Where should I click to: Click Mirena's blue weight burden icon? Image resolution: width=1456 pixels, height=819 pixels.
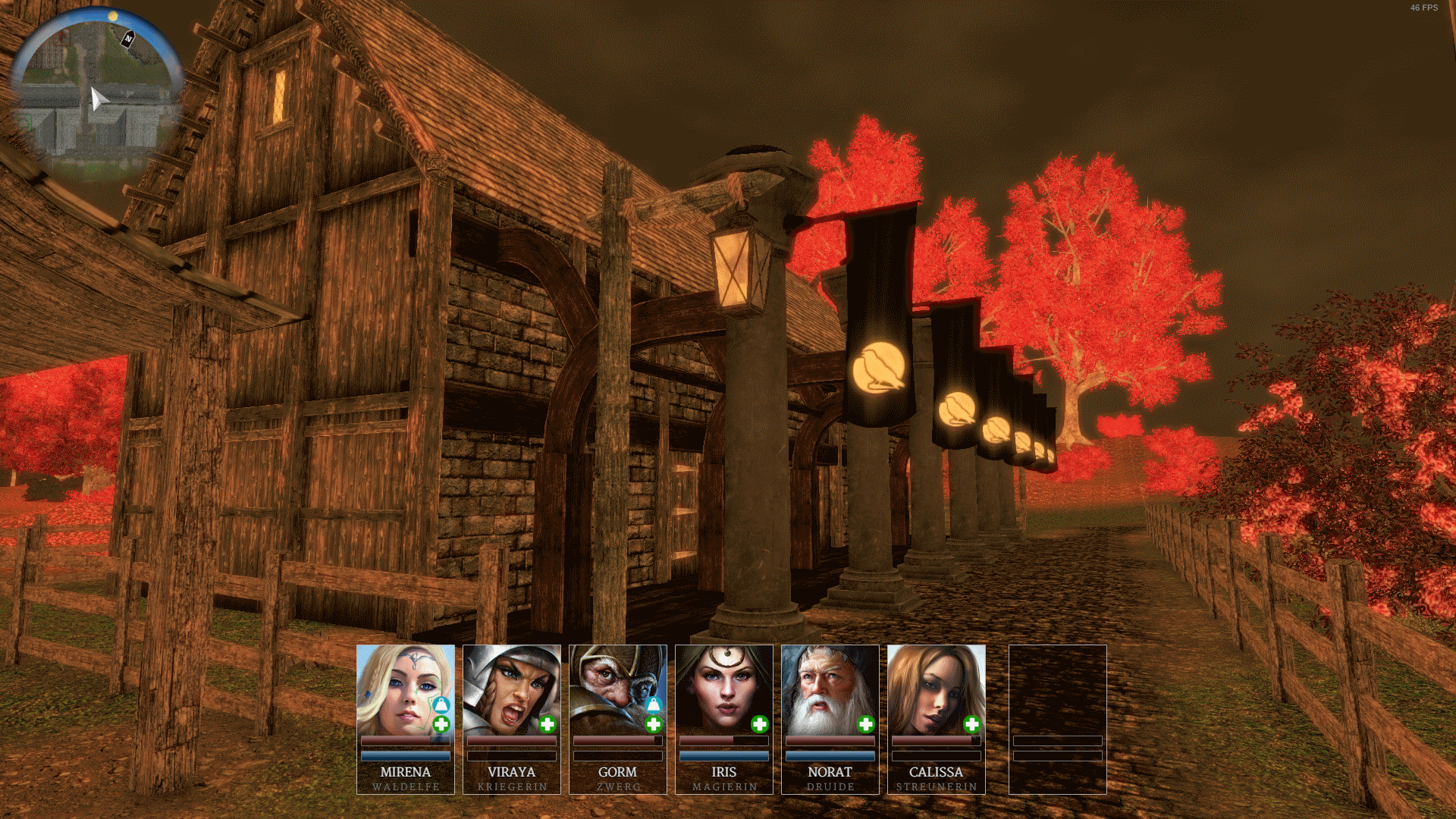pos(441,705)
